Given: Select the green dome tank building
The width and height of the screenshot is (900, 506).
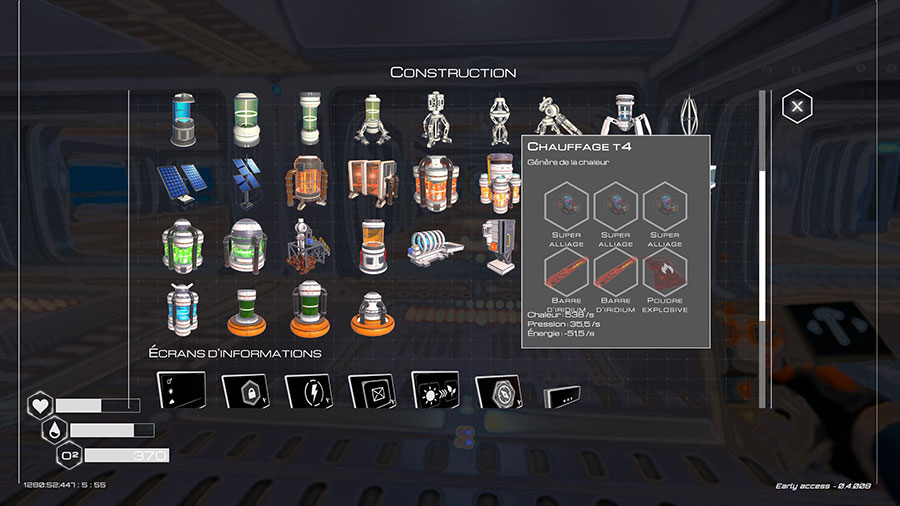Looking at the screenshot, I should point(244,245).
